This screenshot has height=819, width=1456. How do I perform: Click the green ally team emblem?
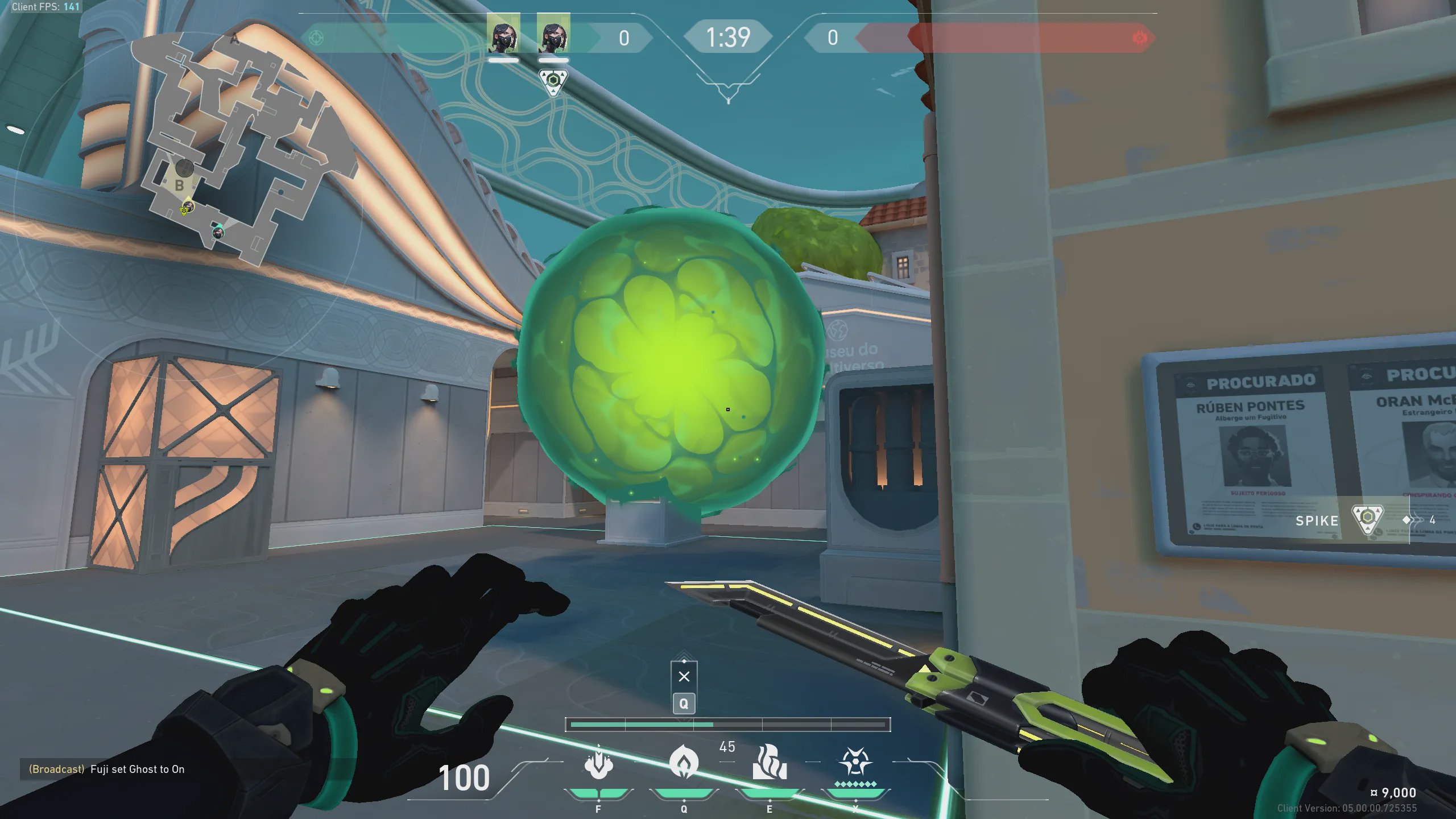pos(316,38)
